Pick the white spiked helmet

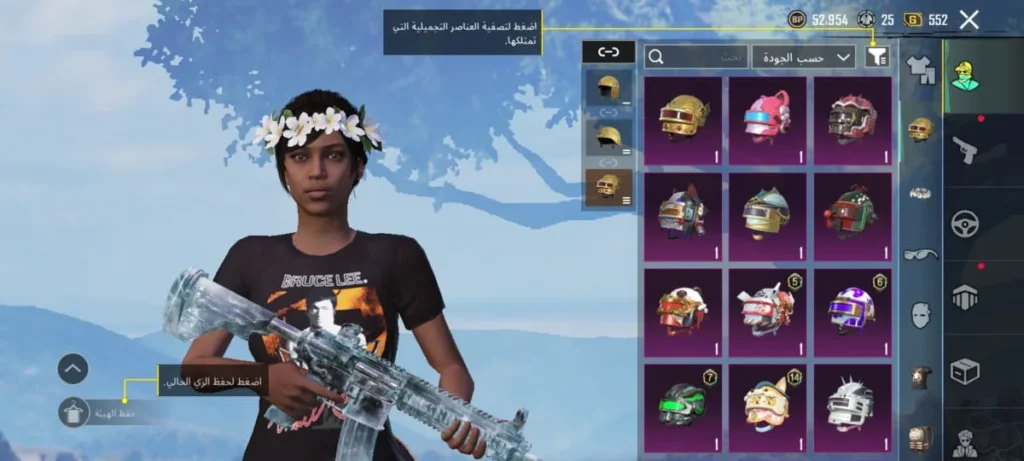tap(852, 407)
